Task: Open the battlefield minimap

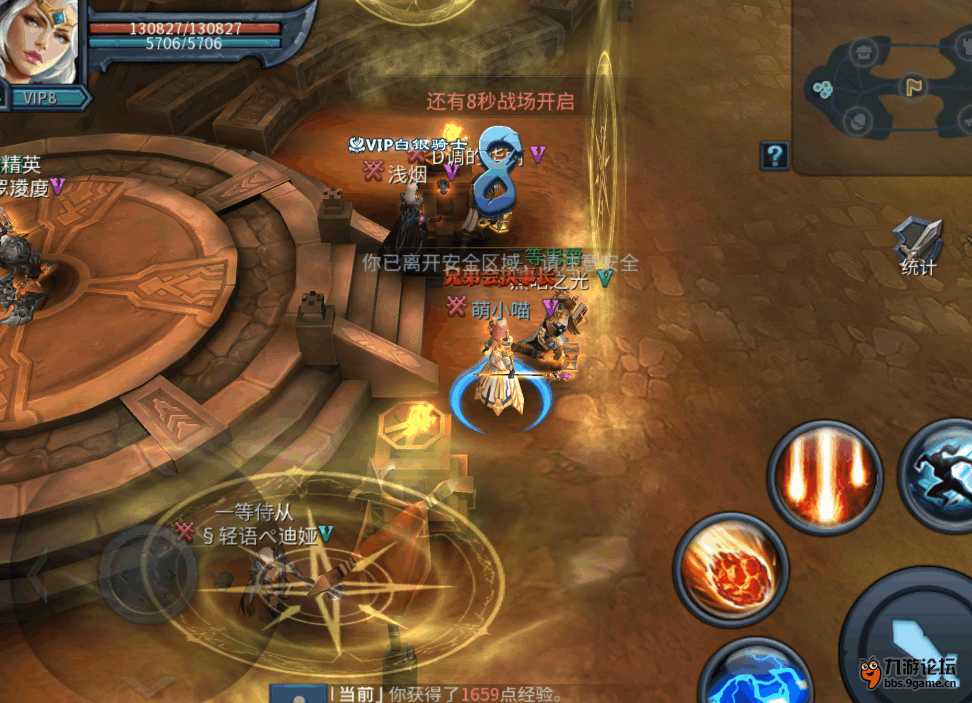Action: tap(882, 87)
